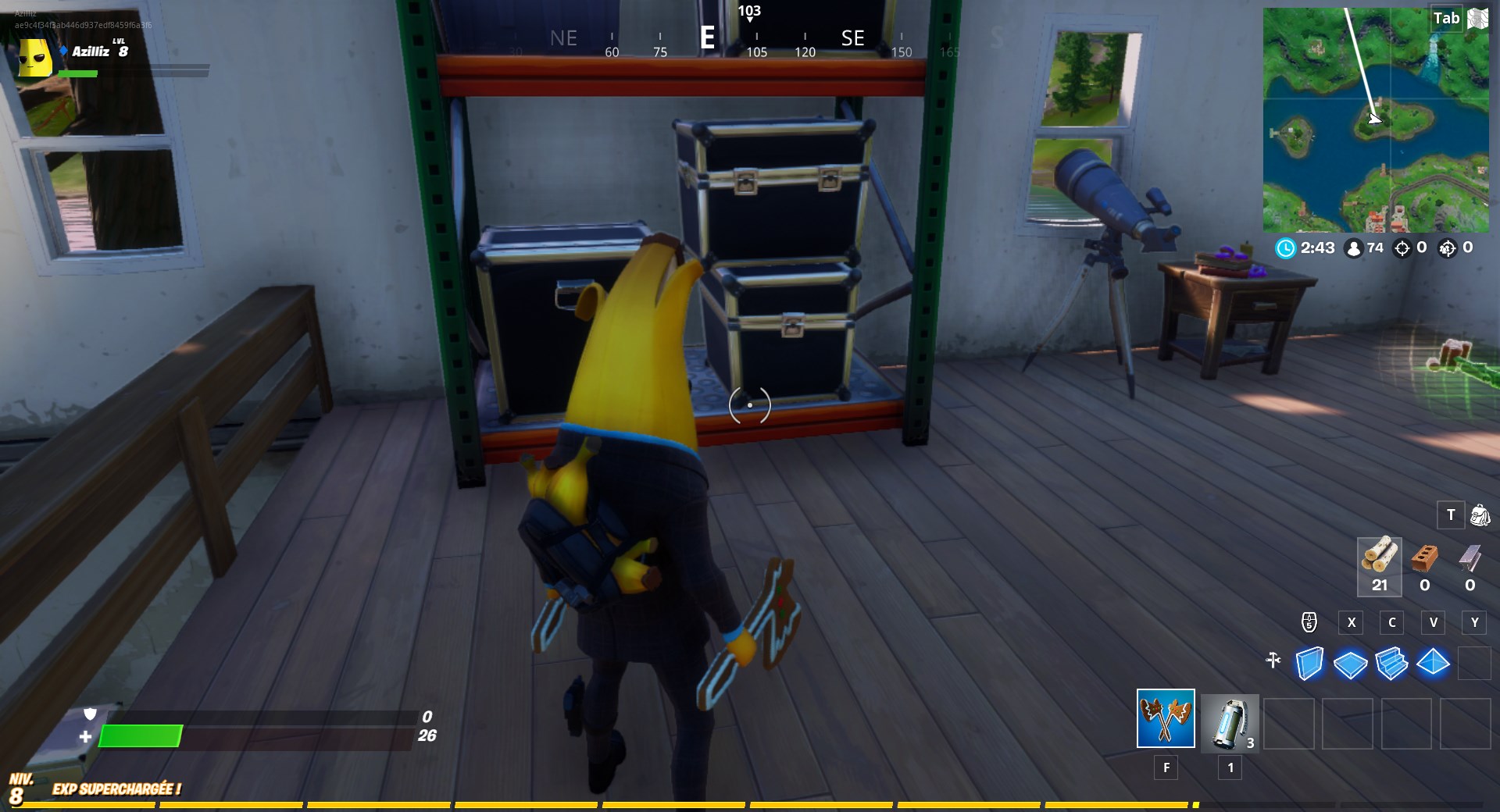Screen dimensions: 1500x812
Task: Click the blue clock icon next to 2:43
Action: 1286,248
